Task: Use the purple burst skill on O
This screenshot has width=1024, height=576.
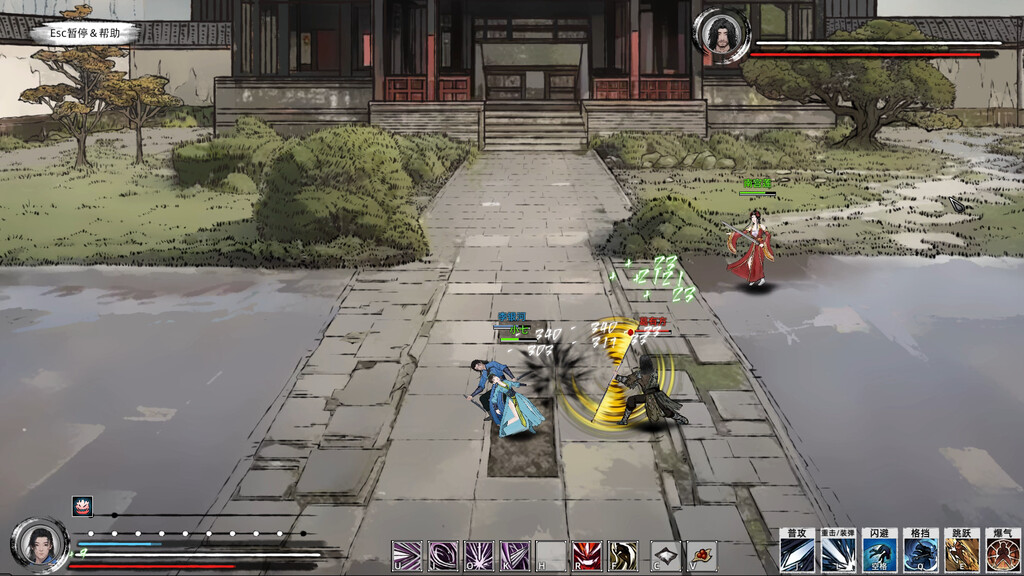Action: tap(479, 555)
